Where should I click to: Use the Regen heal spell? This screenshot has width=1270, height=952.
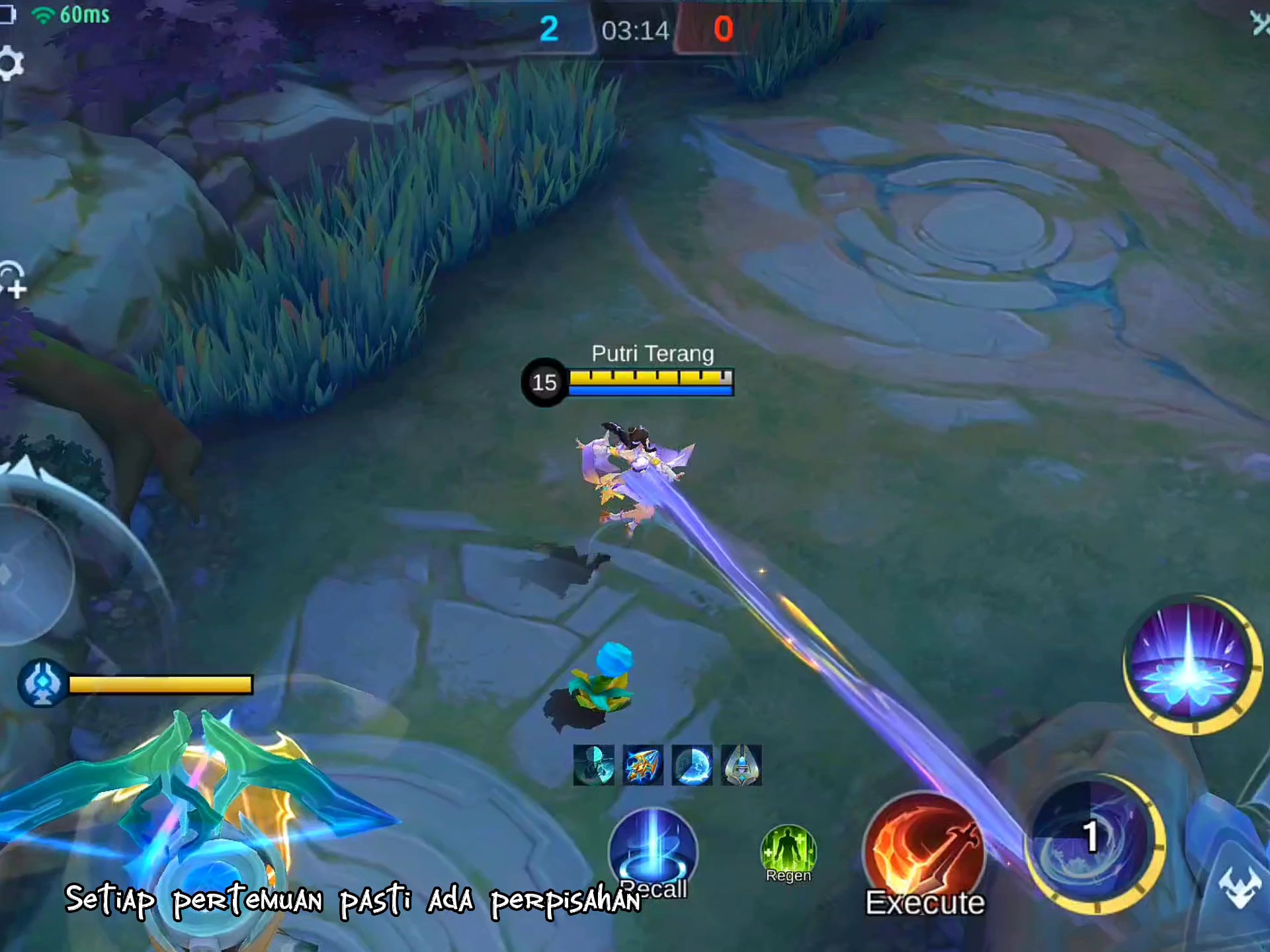788,852
